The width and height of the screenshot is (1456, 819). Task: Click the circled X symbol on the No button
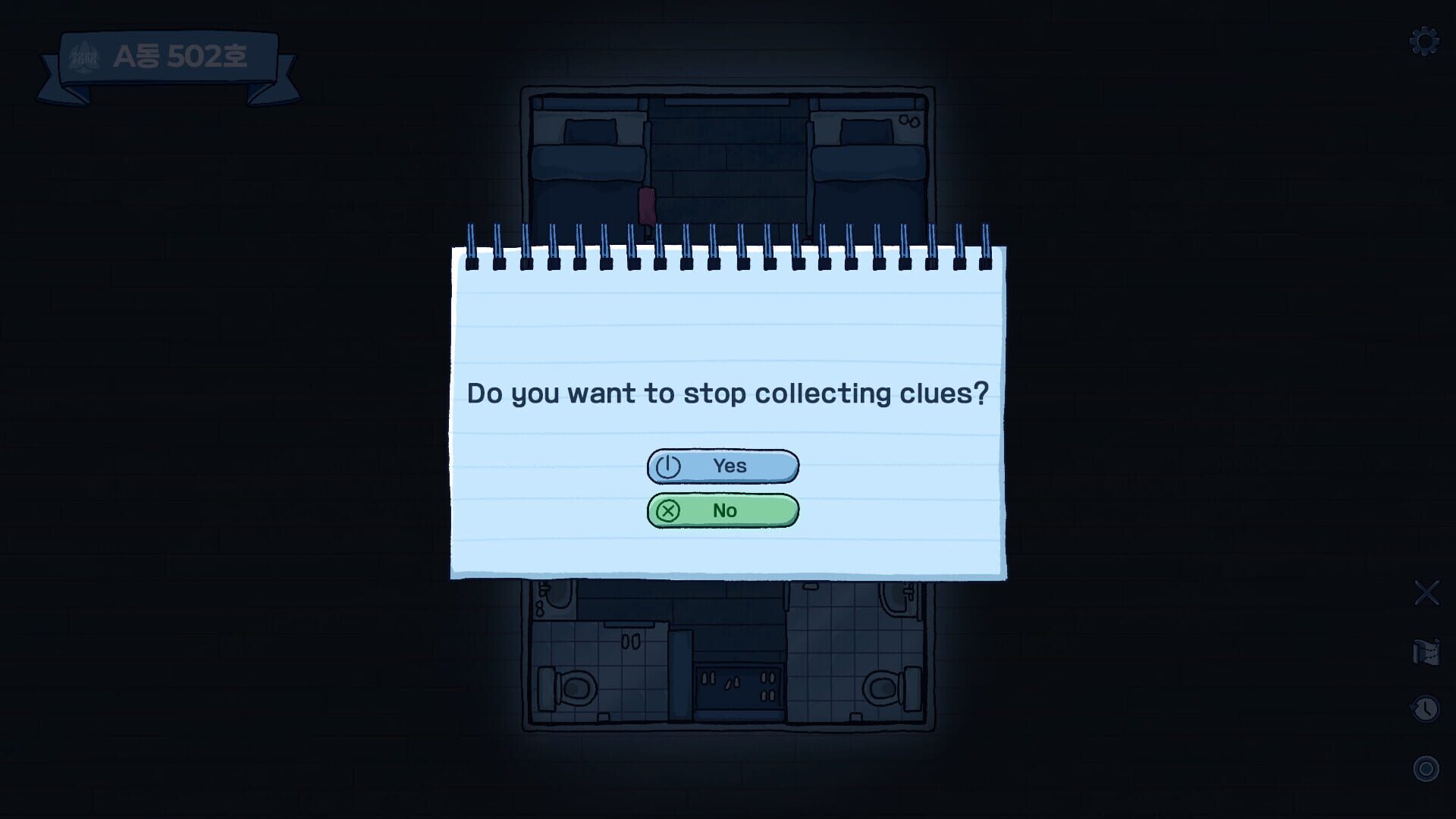coord(667,510)
